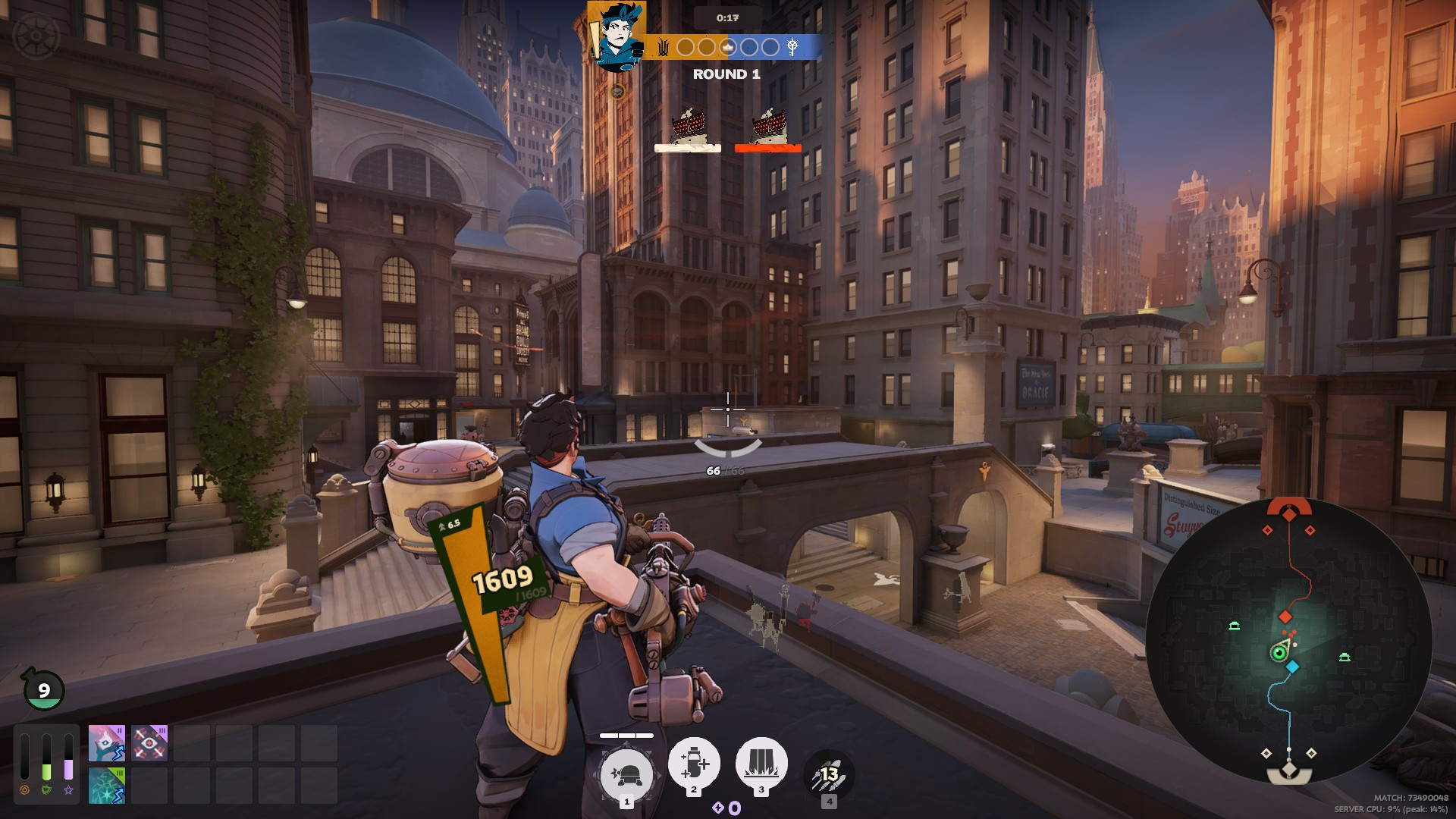Click the blue team key emblem
This screenshot has width=1456, height=819.
pos(792,47)
